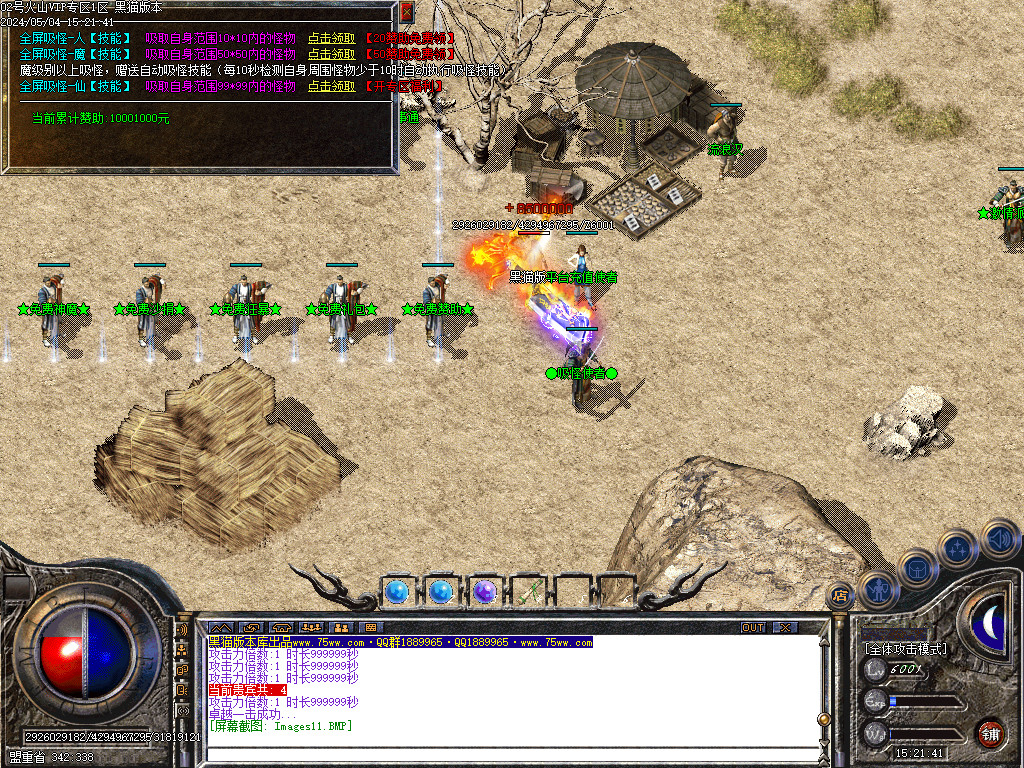
Task: Click the OUT button above chat
Action: pyautogui.click(x=752, y=627)
